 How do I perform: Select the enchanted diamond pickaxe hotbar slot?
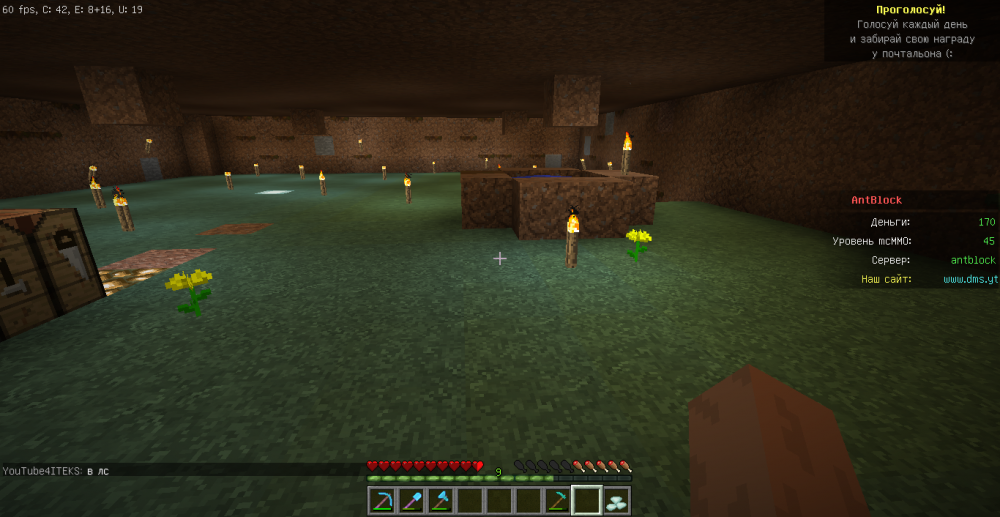tap(382, 500)
